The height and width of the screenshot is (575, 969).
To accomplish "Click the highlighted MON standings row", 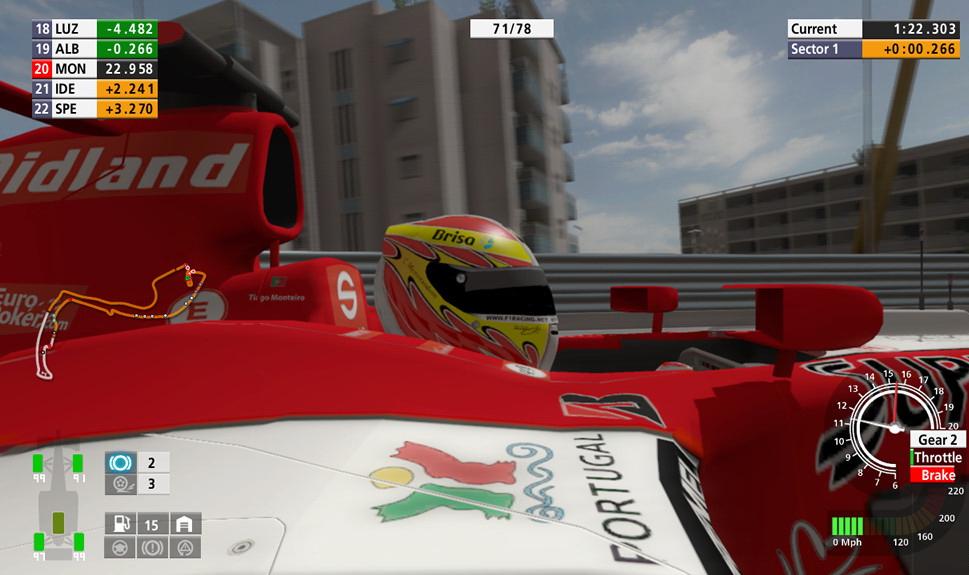I will coord(95,69).
